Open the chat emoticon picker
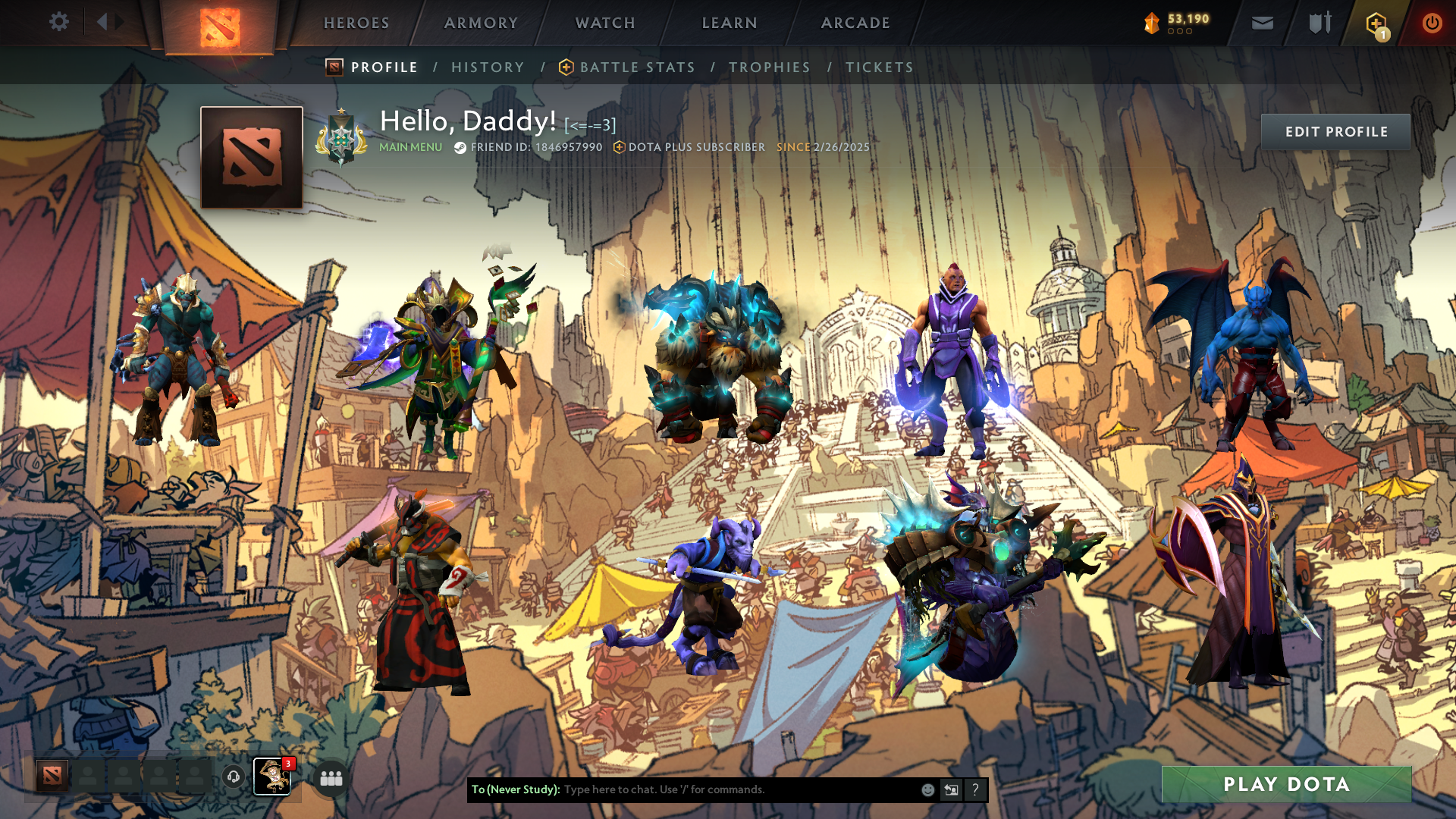This screenshot has height=819, width=1456. (x=927, y=790)
